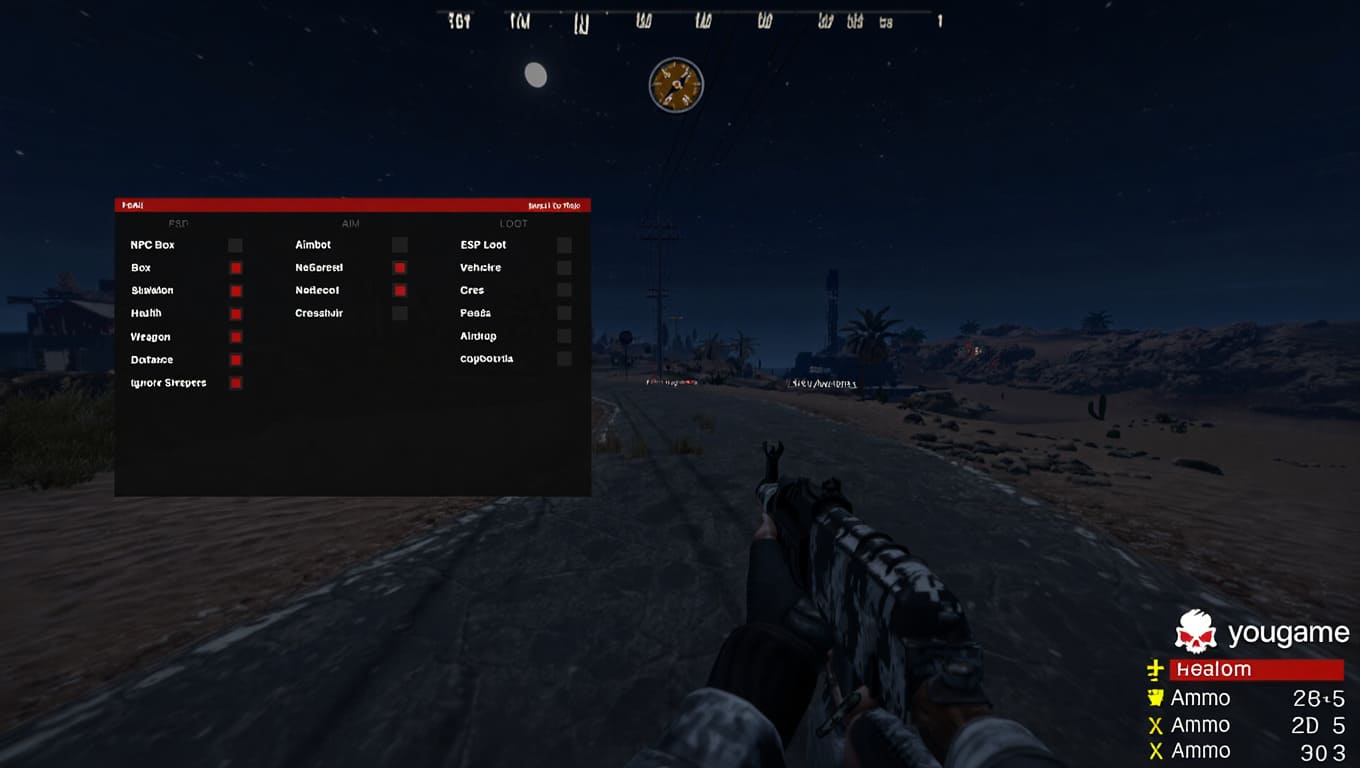Screen dimensions: 1360x768
Task: Turn on the Crosshair option
Action: tap(400, 314)
